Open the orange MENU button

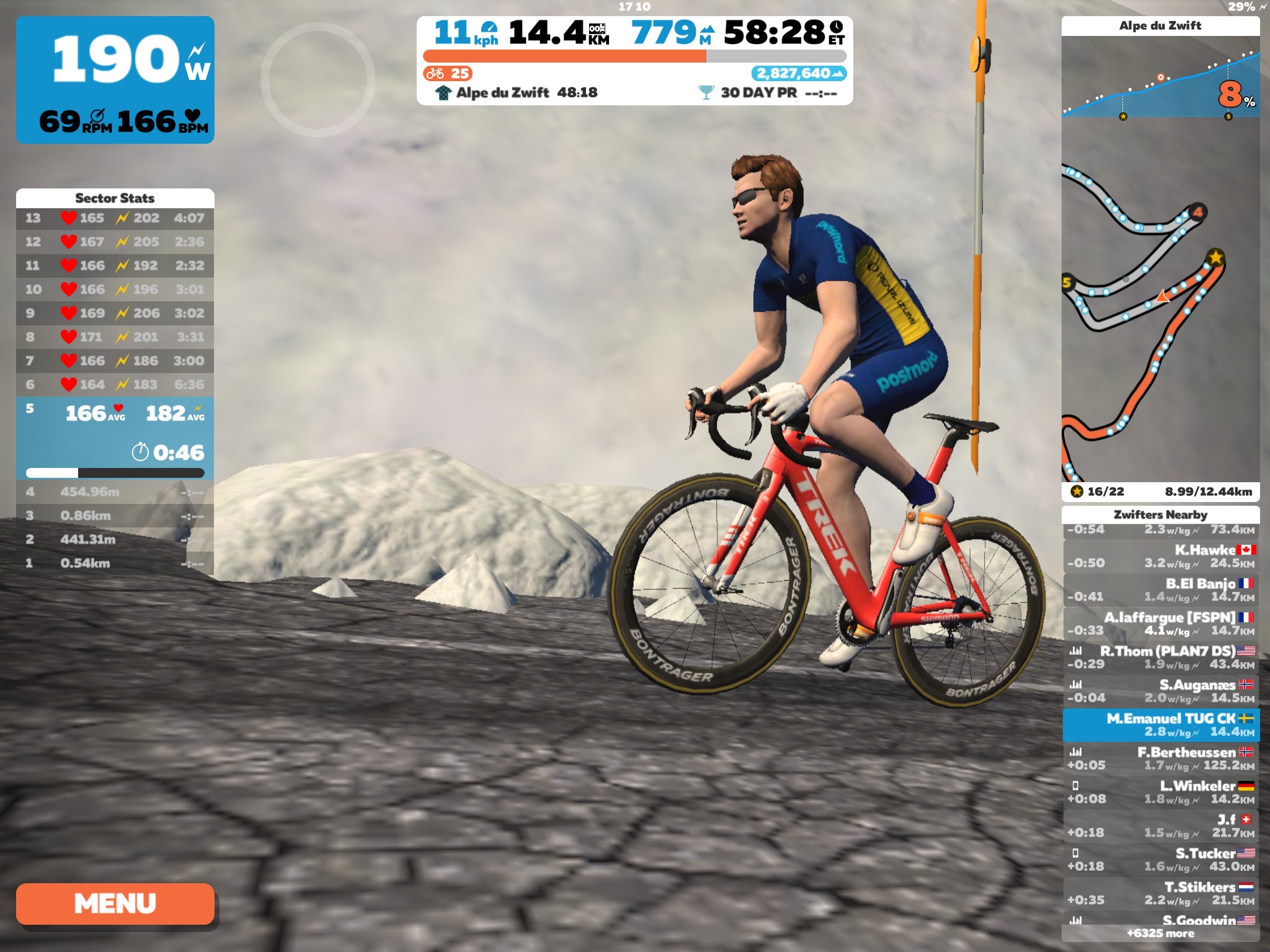115,903
